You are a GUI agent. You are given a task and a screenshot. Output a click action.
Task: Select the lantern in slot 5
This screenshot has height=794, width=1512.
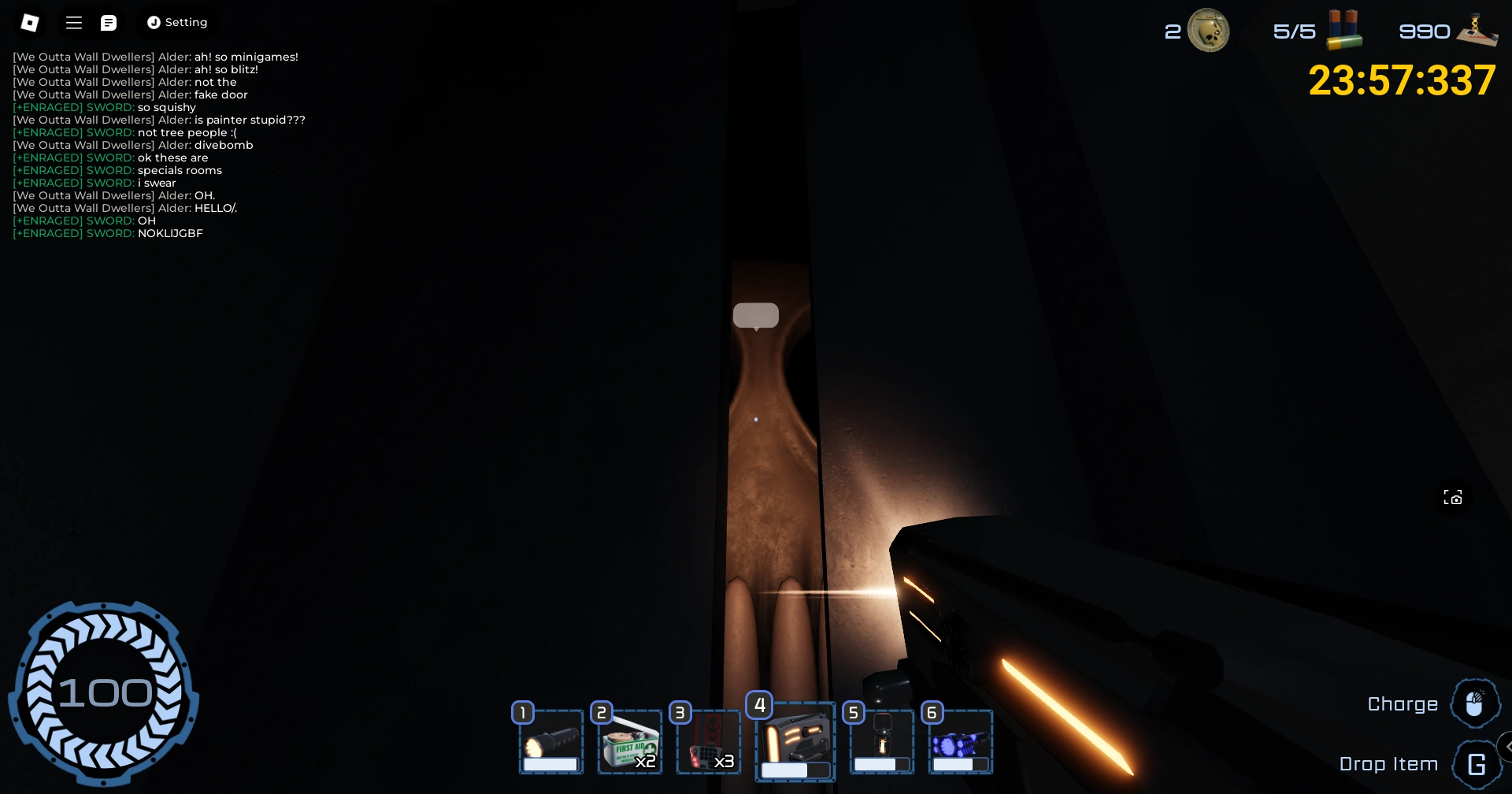point(881,740)
